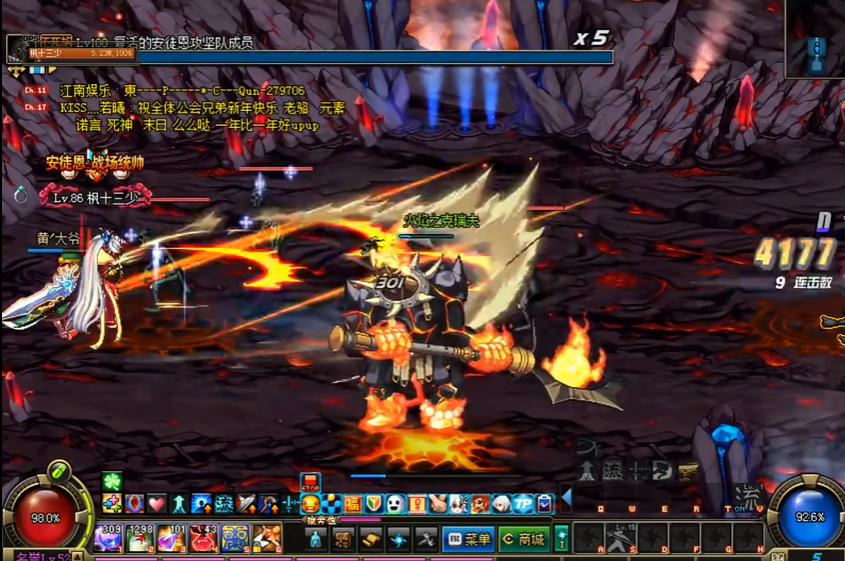Collapse the icon row with the blue arrow
Screen dimensions: 845x561
(566, 497)
